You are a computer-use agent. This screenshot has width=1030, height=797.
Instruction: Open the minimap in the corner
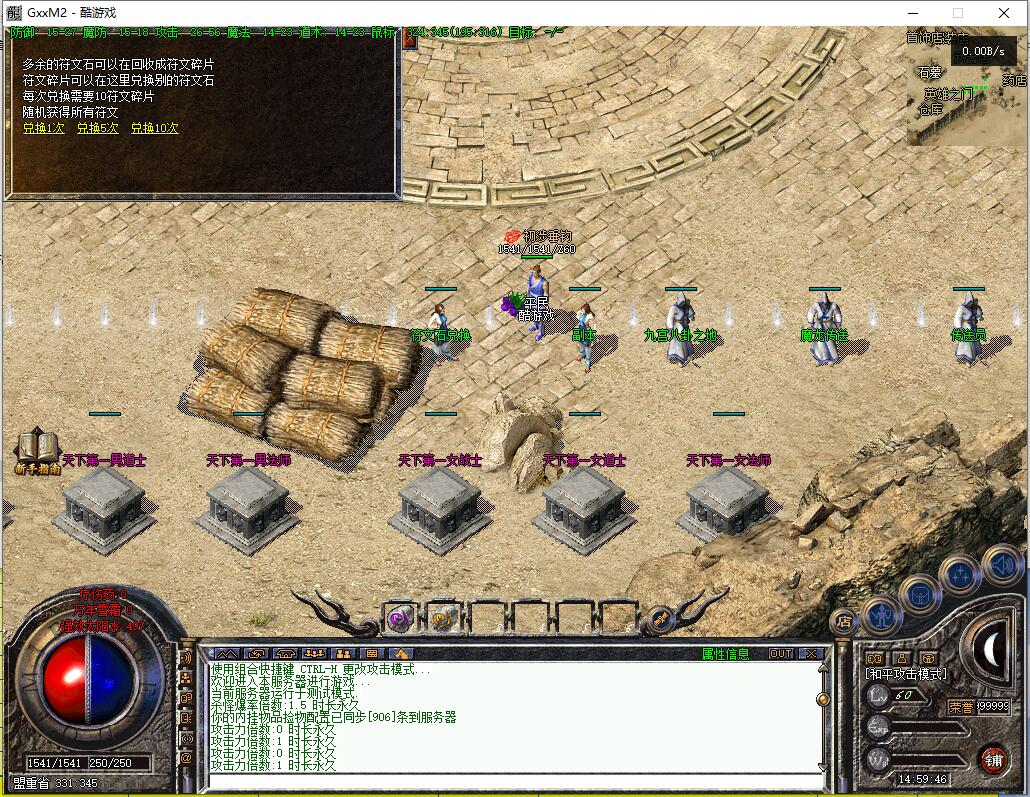(x=965, y=85)
